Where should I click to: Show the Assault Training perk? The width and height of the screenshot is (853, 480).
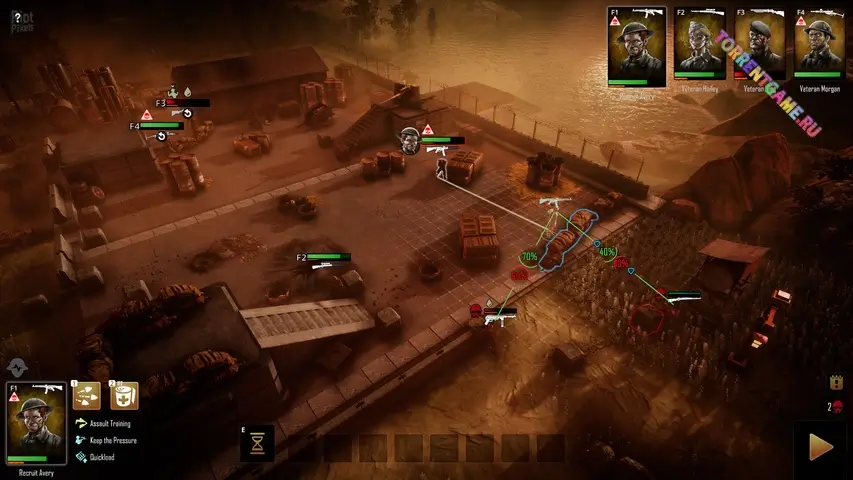(x=112, y=423)
